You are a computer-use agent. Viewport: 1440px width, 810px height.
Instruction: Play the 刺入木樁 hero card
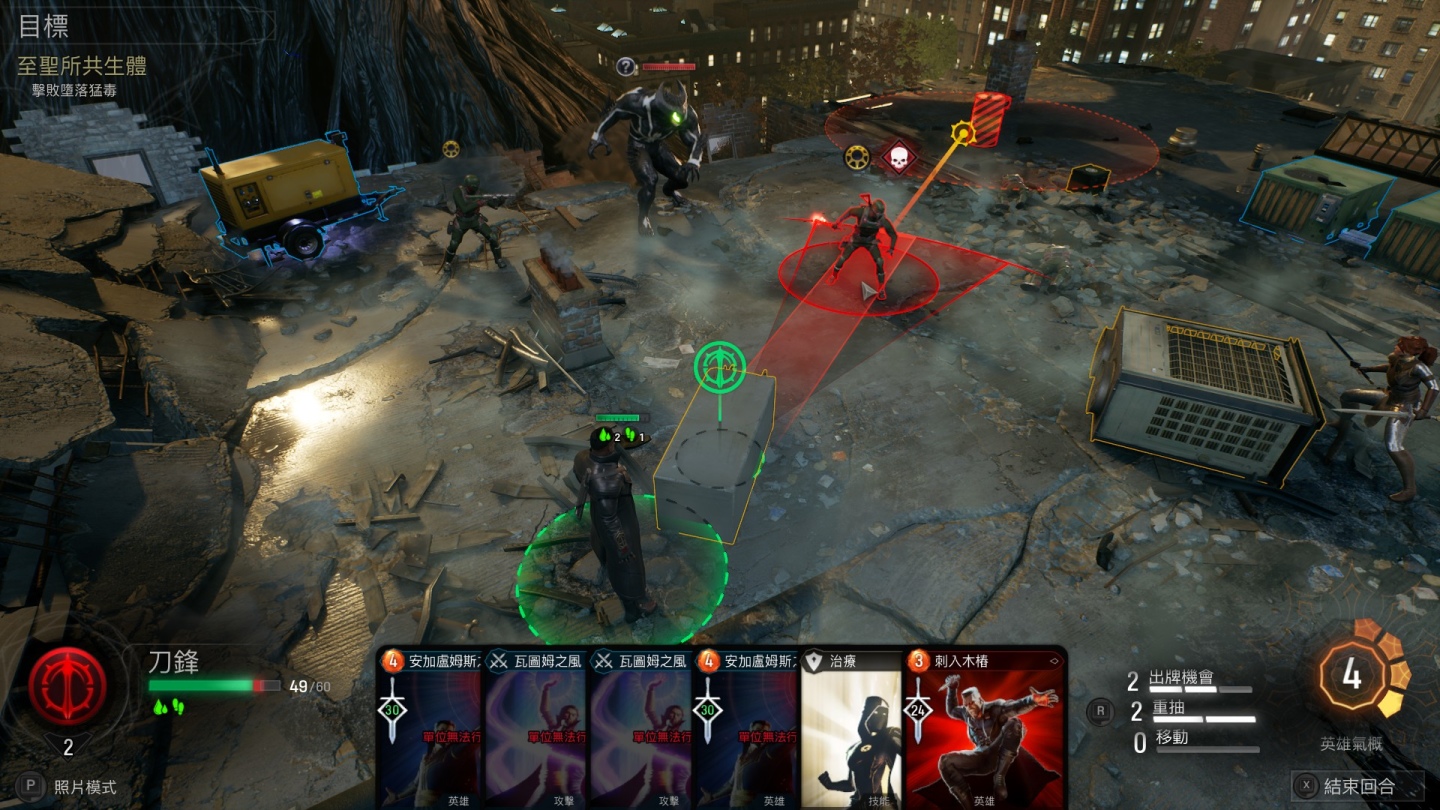point(984,730)
